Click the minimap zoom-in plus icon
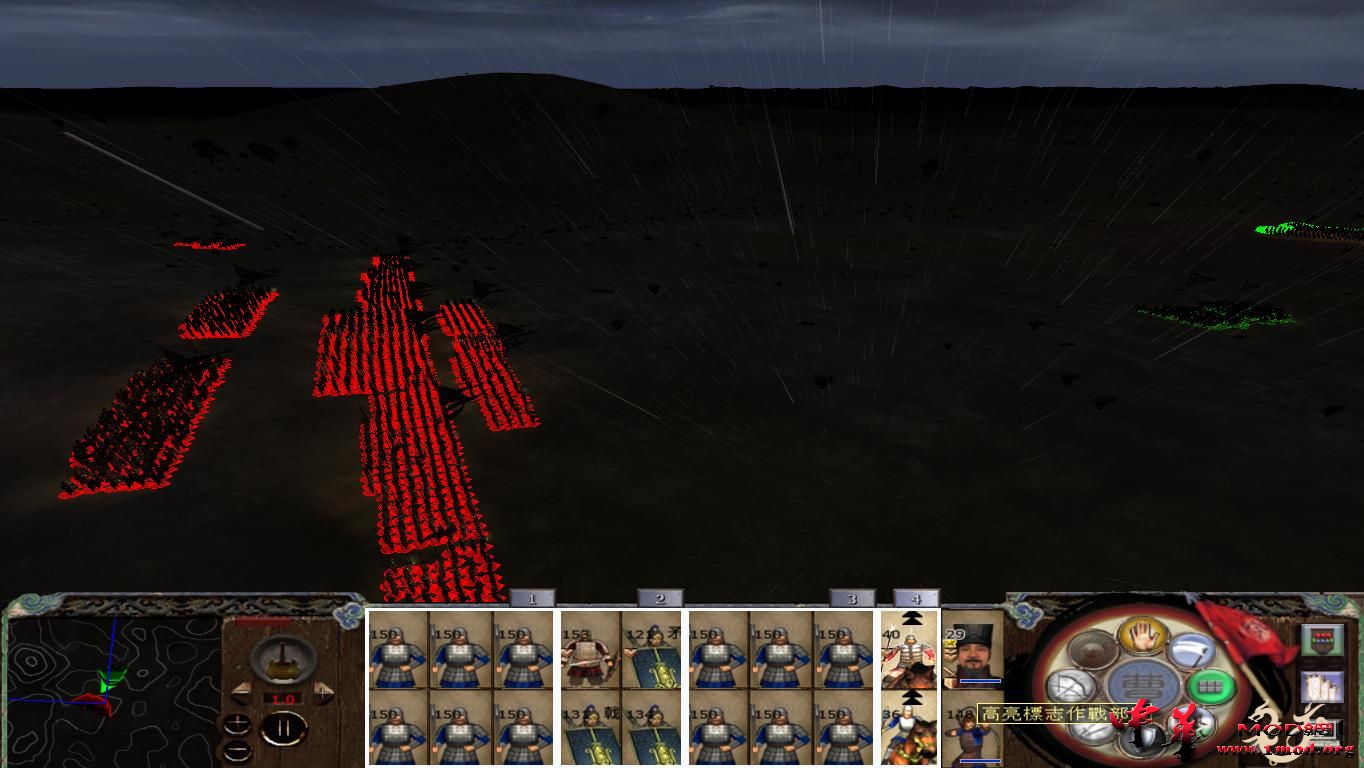The width and height of the screenshot is (1364, 768). (238, 722)
